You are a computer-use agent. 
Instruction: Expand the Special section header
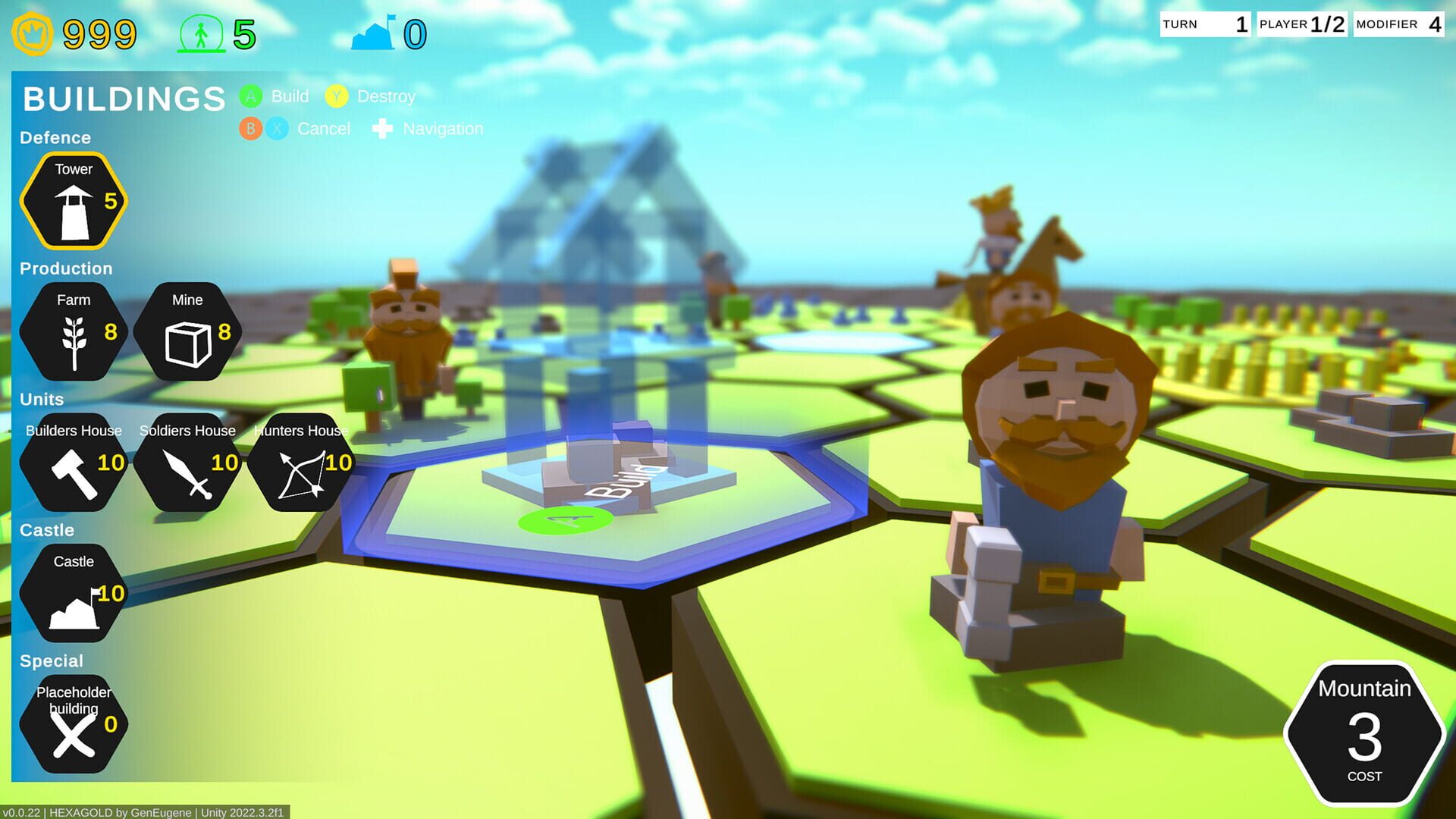(52, 661)
